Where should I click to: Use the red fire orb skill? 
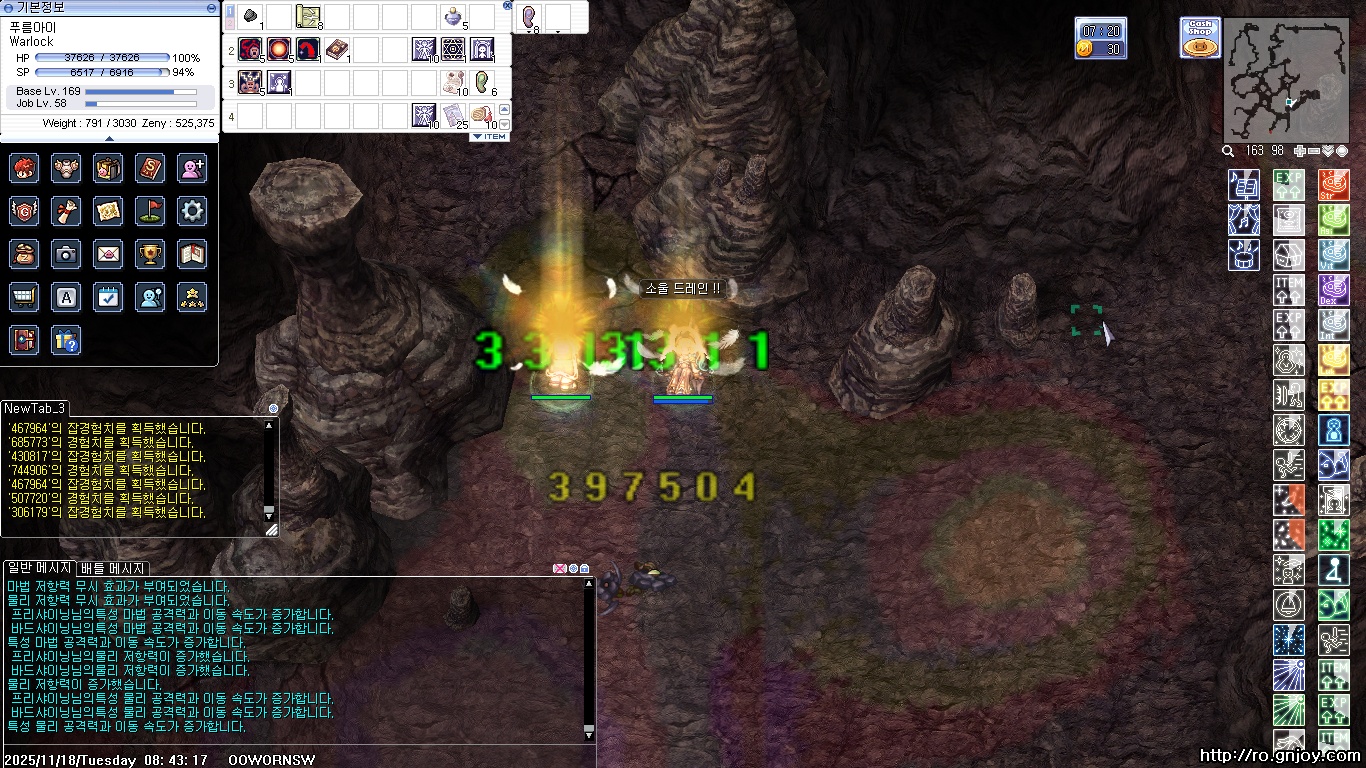[x=279, y=48]
